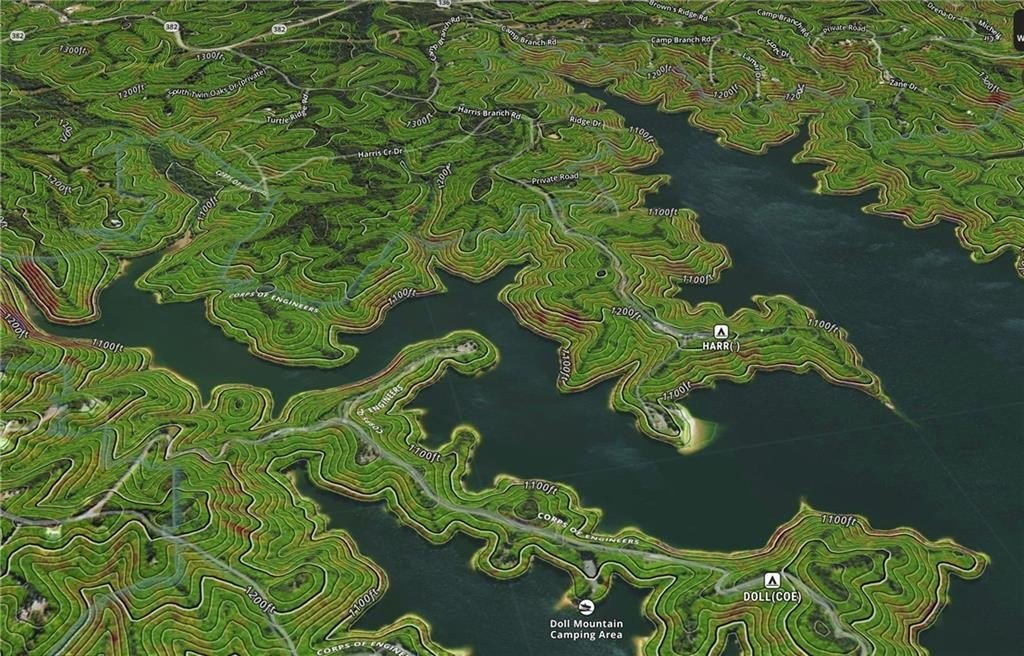This screenshot has height=656, width=1024.
Task: Open the DOLL(COE) campground tent marker
Action: pos(771,580)
